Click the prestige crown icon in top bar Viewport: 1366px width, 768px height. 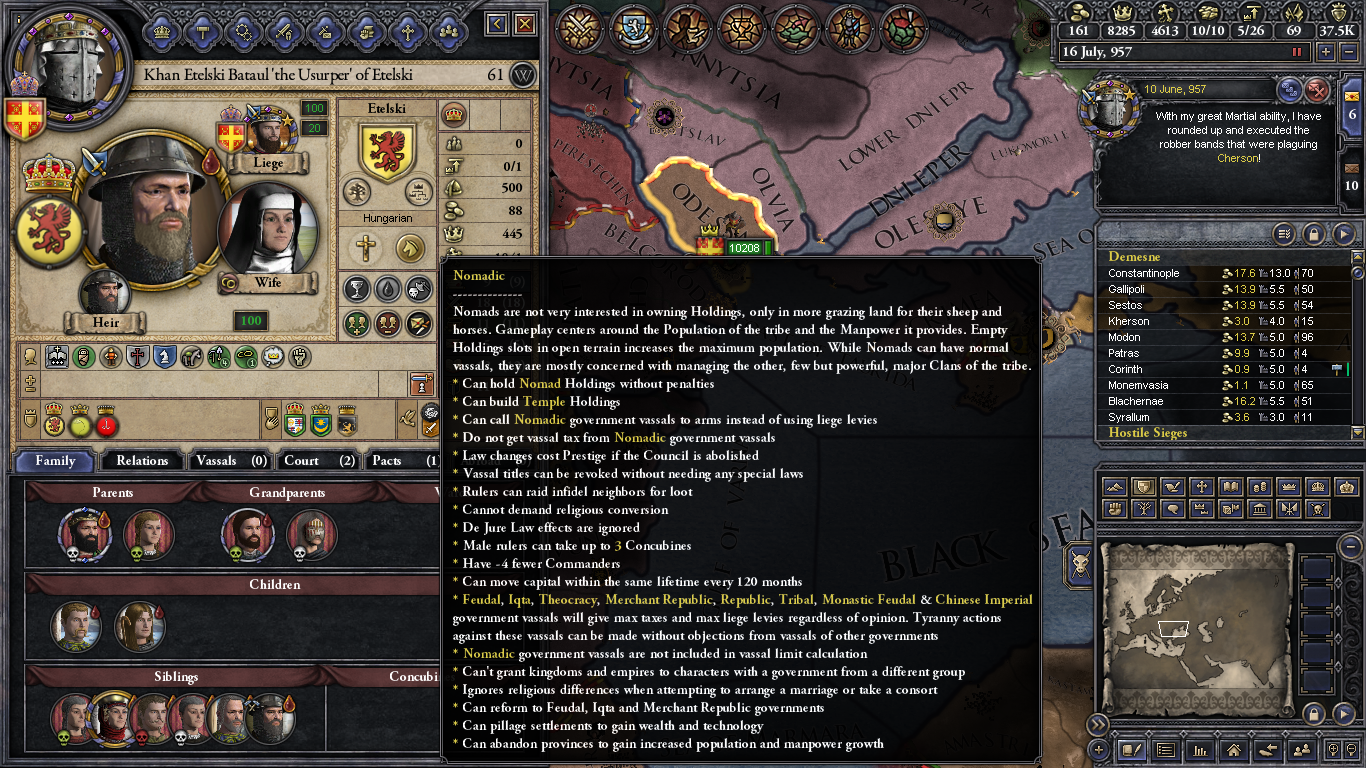(x=1122, y=12)
